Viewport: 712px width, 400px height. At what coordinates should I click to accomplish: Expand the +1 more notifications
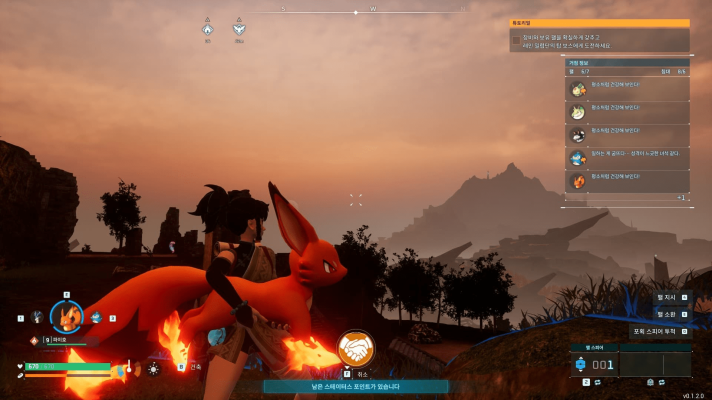680,198
